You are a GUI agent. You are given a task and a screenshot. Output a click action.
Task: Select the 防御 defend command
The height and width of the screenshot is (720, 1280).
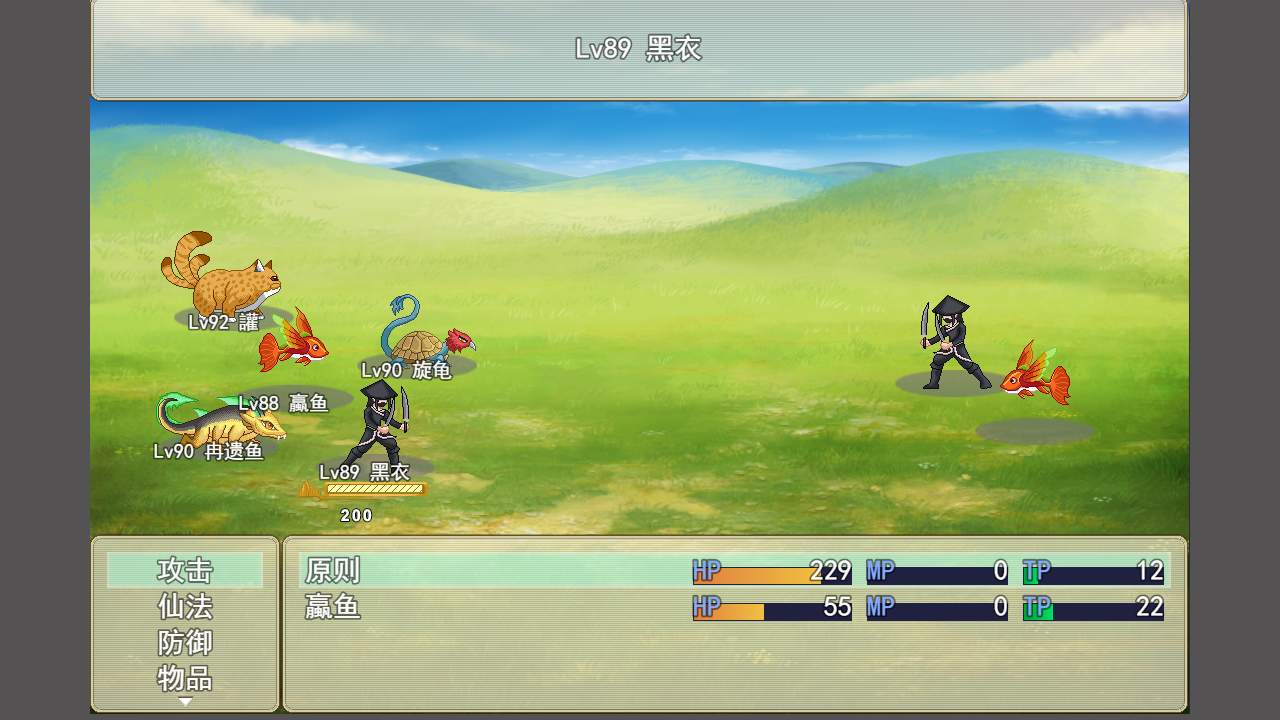tap(185, 643)
